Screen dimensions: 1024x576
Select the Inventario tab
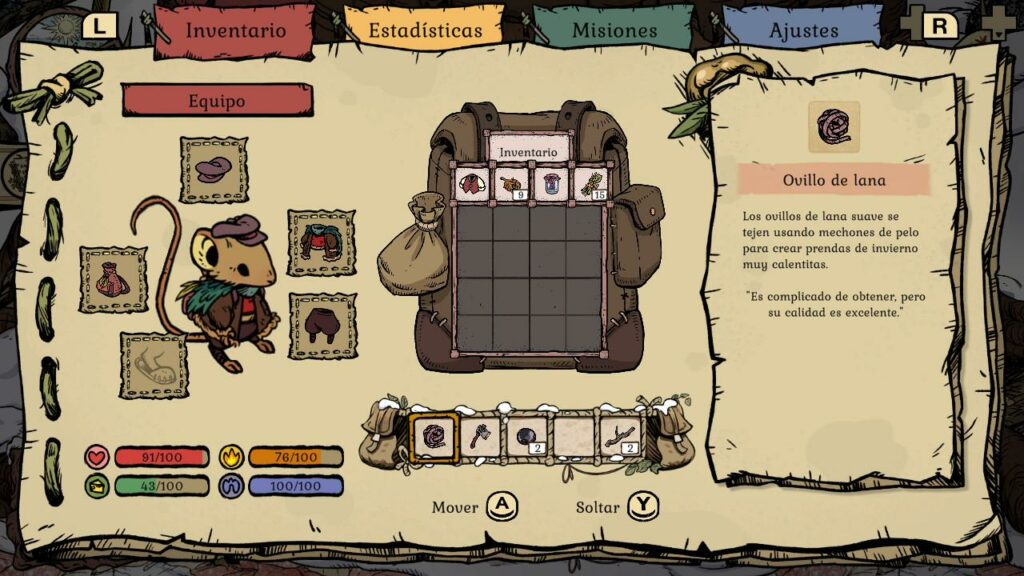tap(235, 29)
